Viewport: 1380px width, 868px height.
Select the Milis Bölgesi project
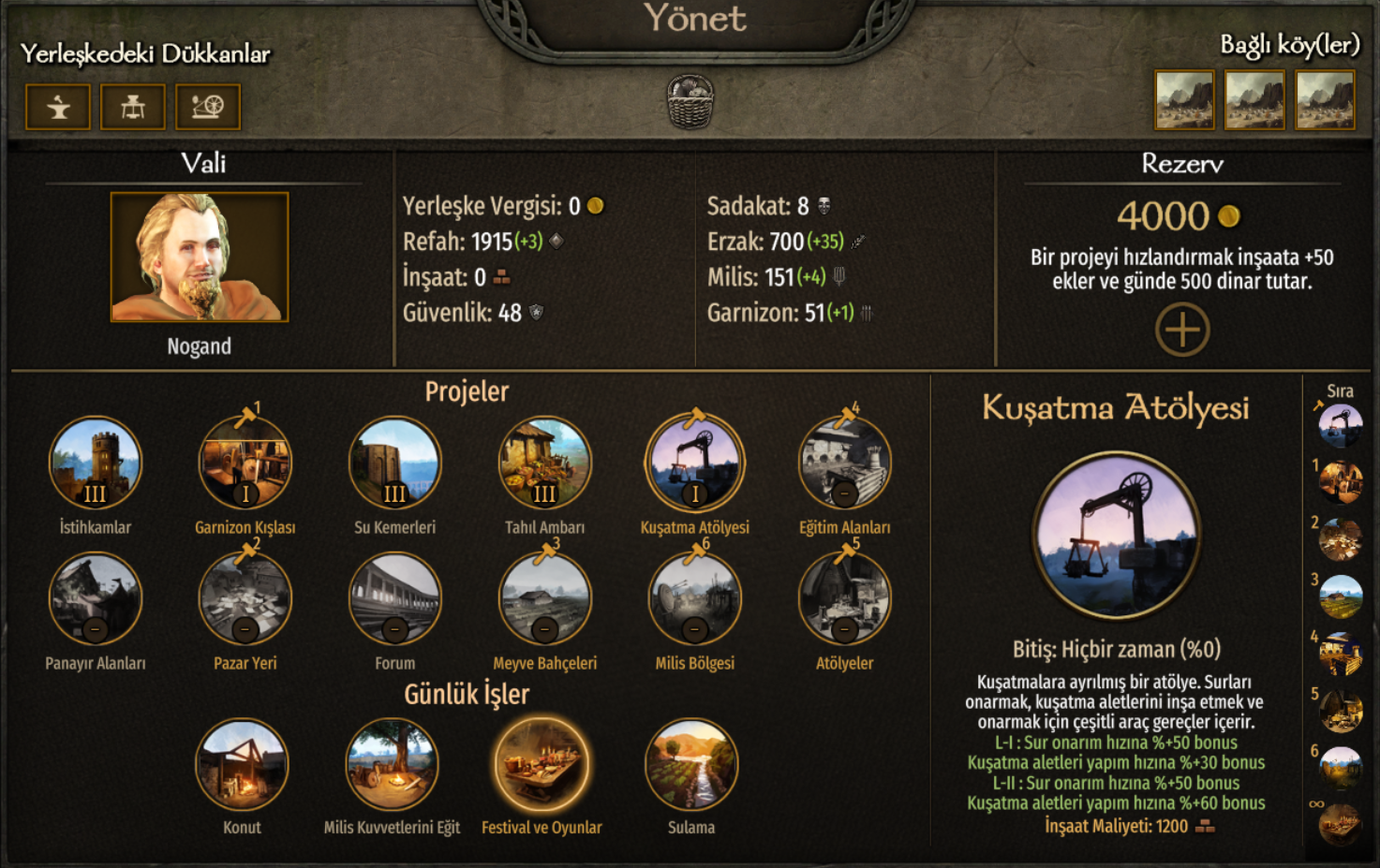point(694,599)
